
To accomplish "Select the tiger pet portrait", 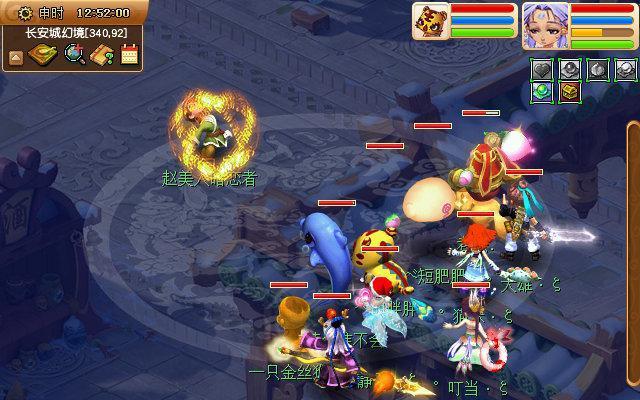I will [431, 21].
